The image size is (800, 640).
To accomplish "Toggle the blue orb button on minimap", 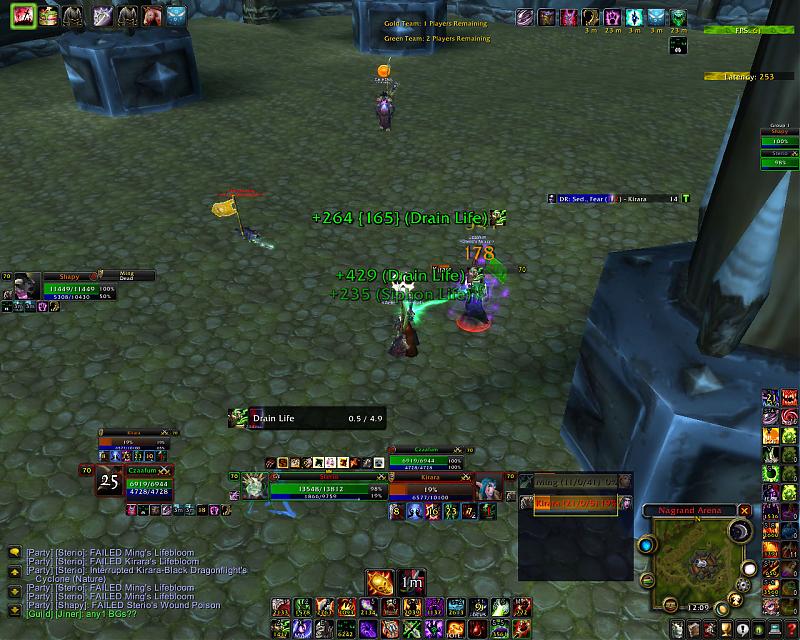I will [x=647, y=545].
